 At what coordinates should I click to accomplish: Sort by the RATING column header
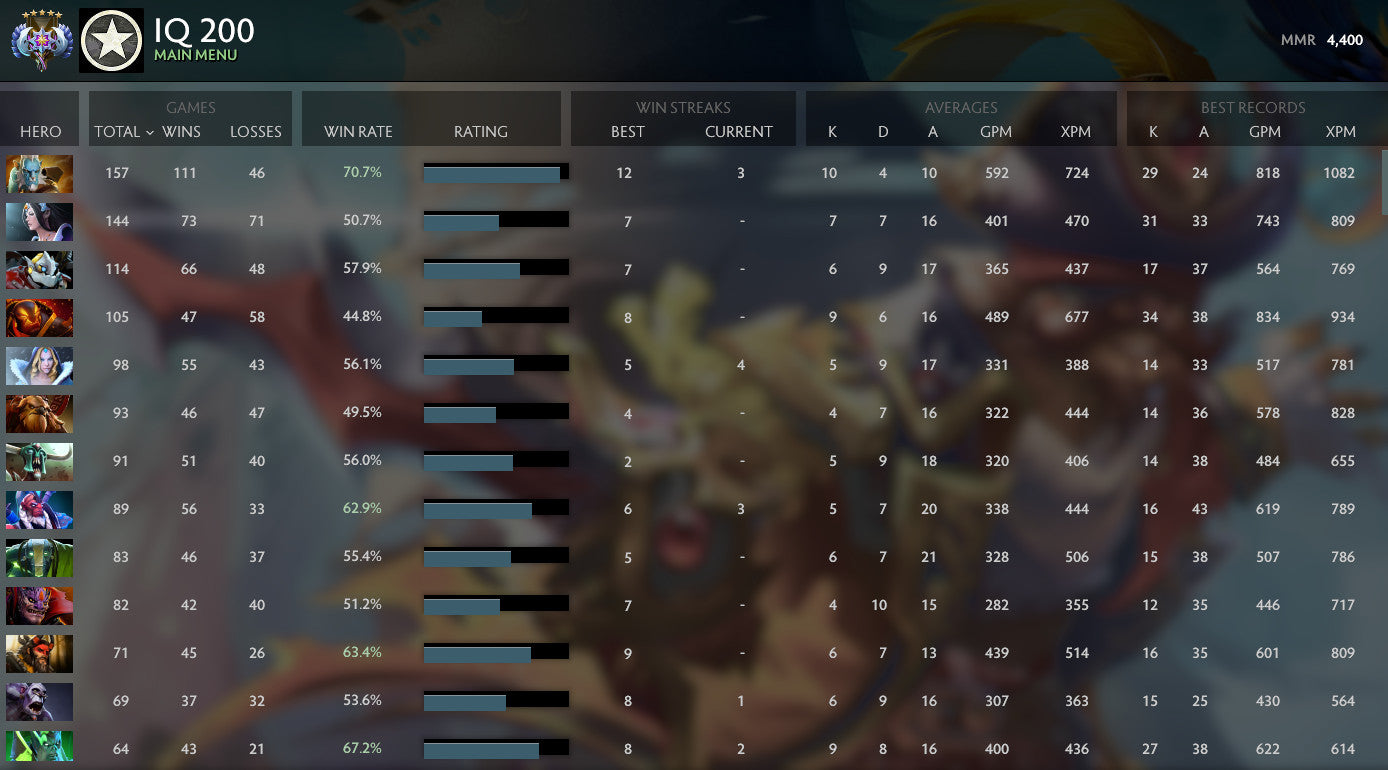click(x=481, y=131)
